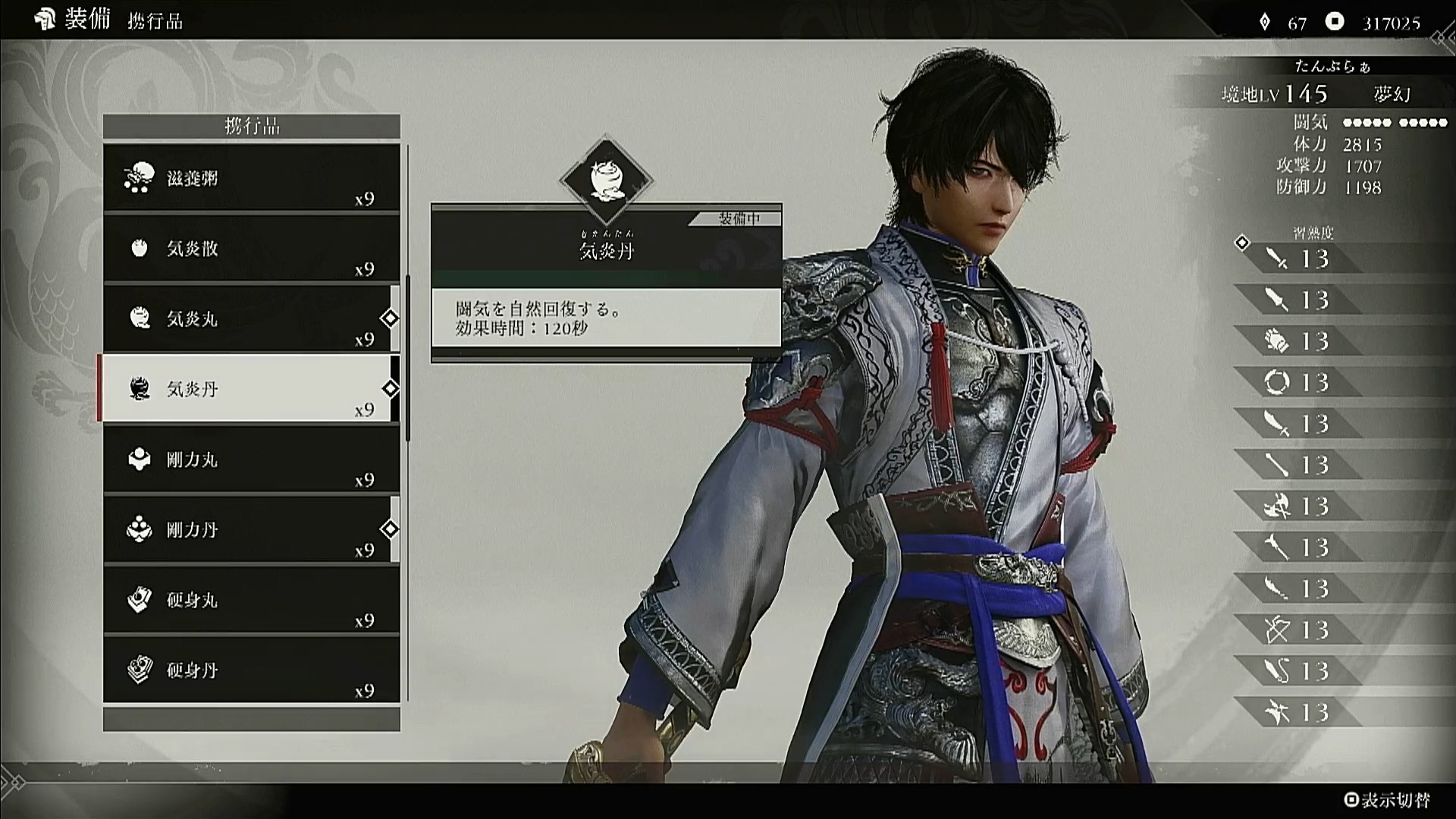
Task: Click the item list scrollbar thumb
Action: [x=408, y=358]
